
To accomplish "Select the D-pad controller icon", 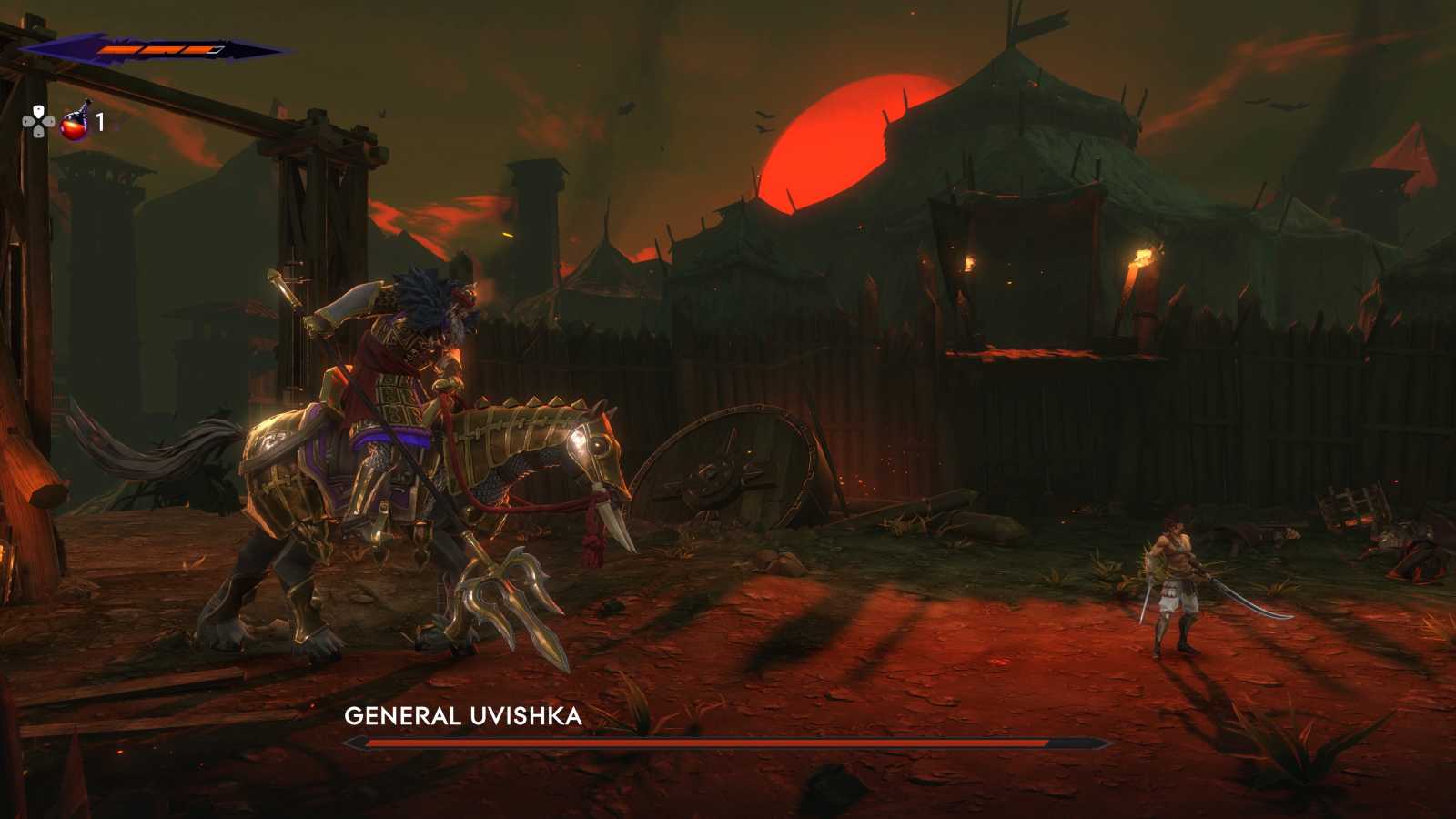I will click(36, 119).
